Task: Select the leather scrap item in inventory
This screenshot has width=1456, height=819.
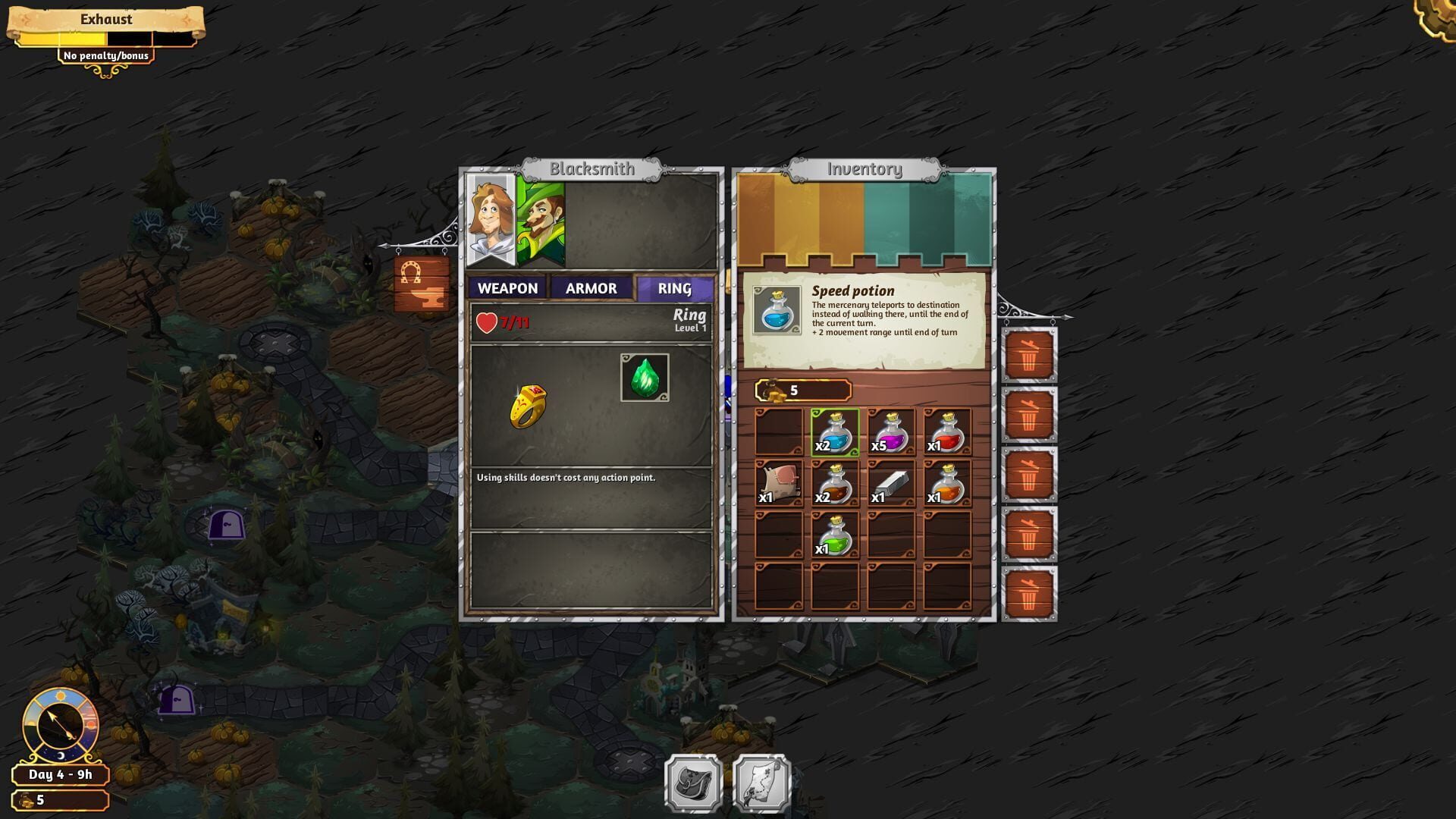Action: click(x=780, y=482)
